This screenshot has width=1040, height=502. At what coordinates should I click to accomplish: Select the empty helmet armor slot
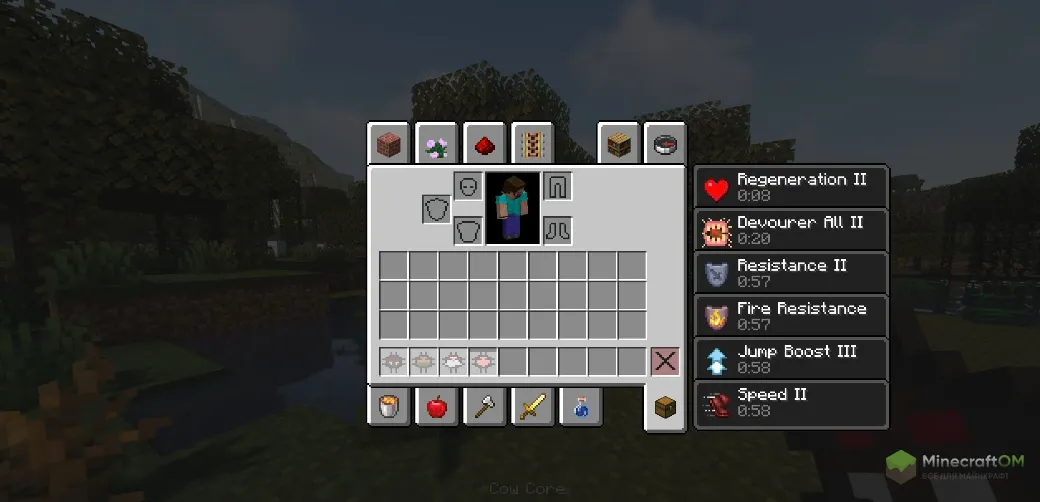tap(468, 186)
